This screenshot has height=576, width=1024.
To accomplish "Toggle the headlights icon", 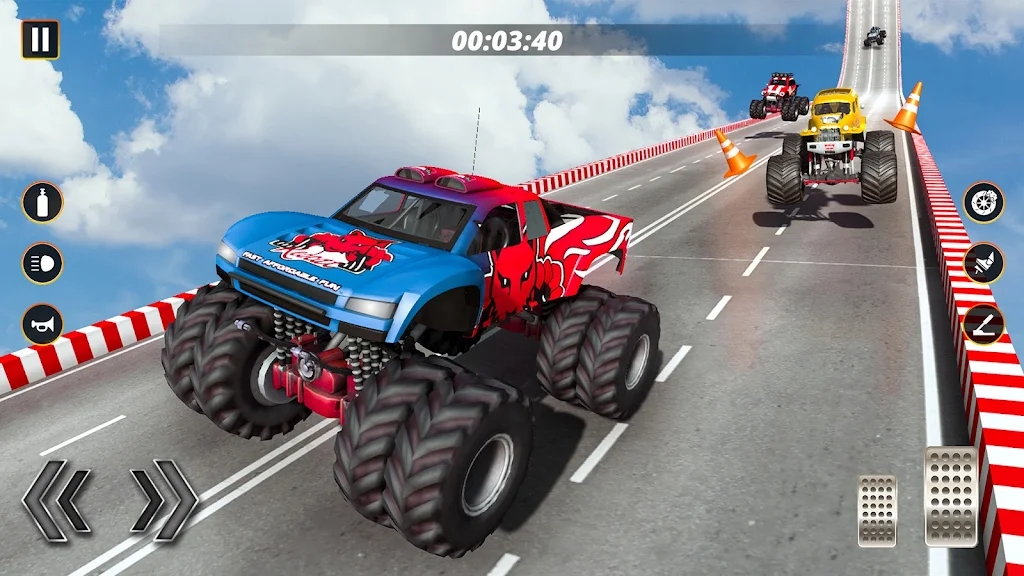I will click(42, 264).
